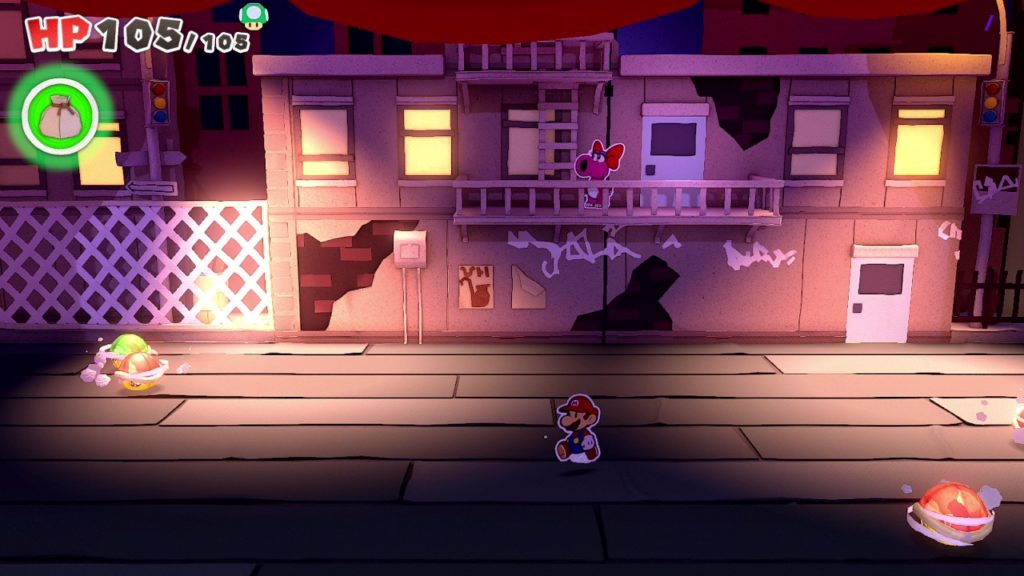
Task: Open the confetti bag icon
Action: [60, 118]
